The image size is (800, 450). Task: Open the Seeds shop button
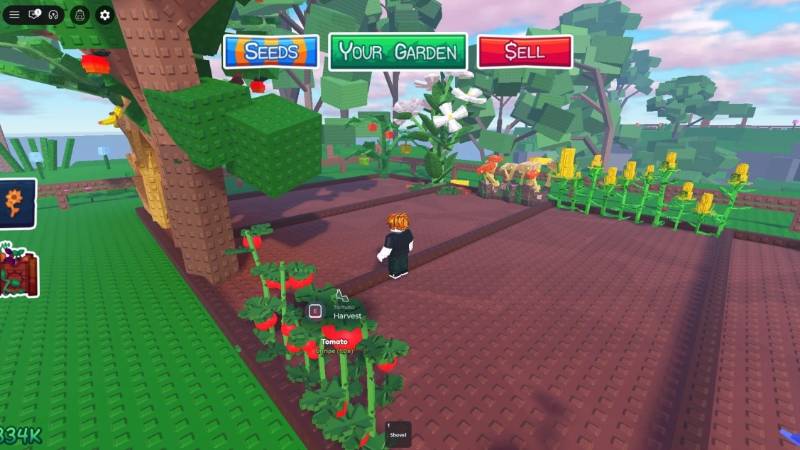271,52
